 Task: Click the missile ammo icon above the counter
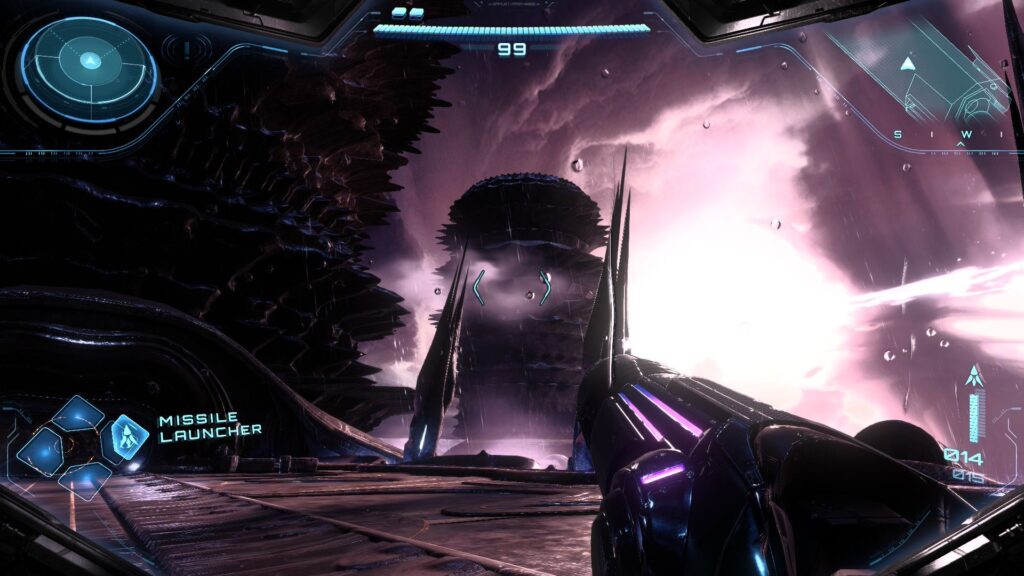(x=974, y=377)
